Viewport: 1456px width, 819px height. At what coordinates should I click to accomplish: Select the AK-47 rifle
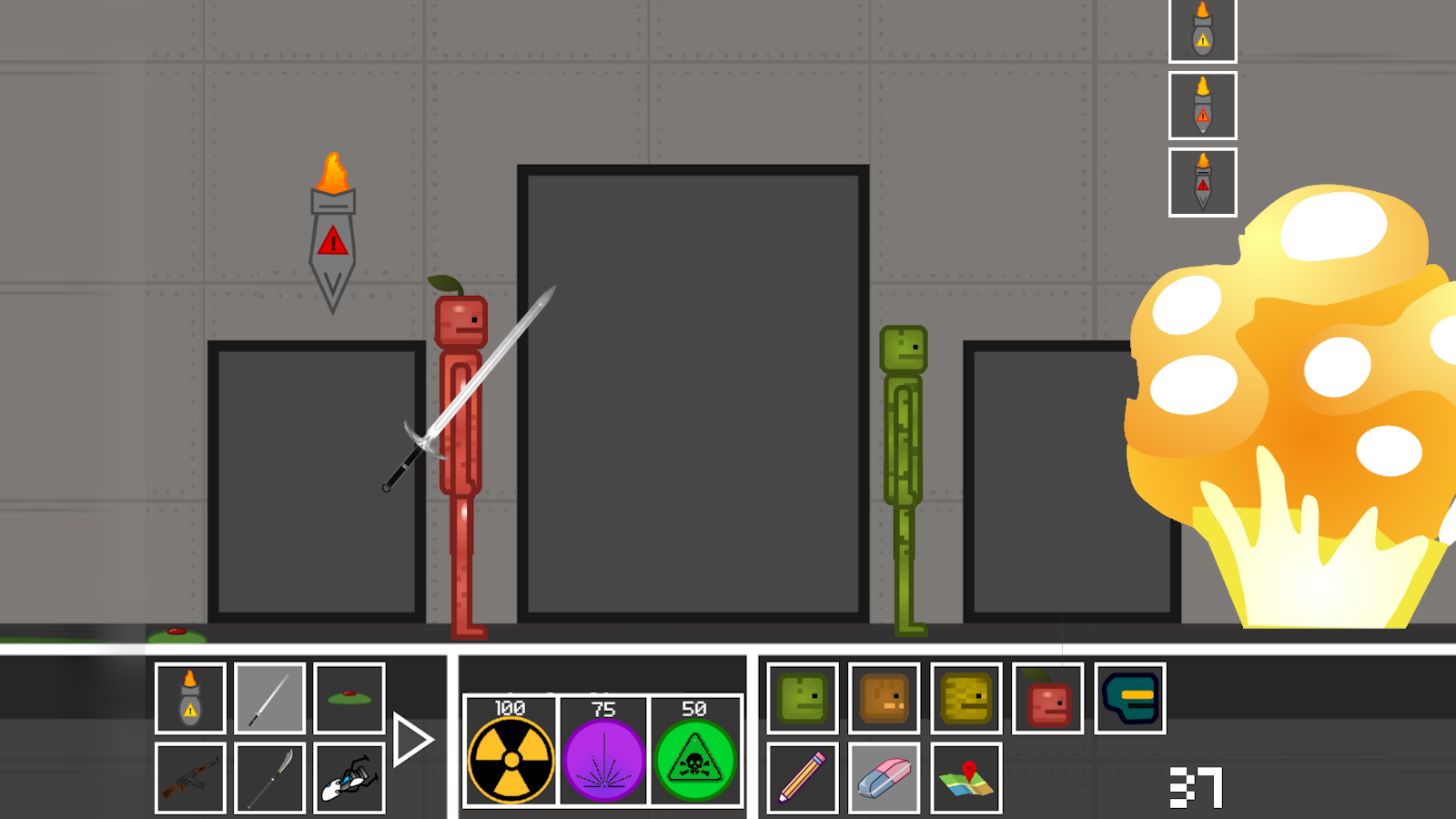pos(190,778)
